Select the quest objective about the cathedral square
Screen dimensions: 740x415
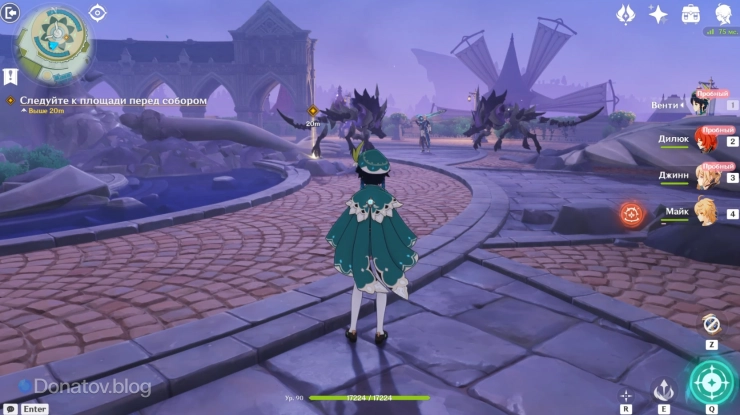pyautogui.click(x=113, y=101)
